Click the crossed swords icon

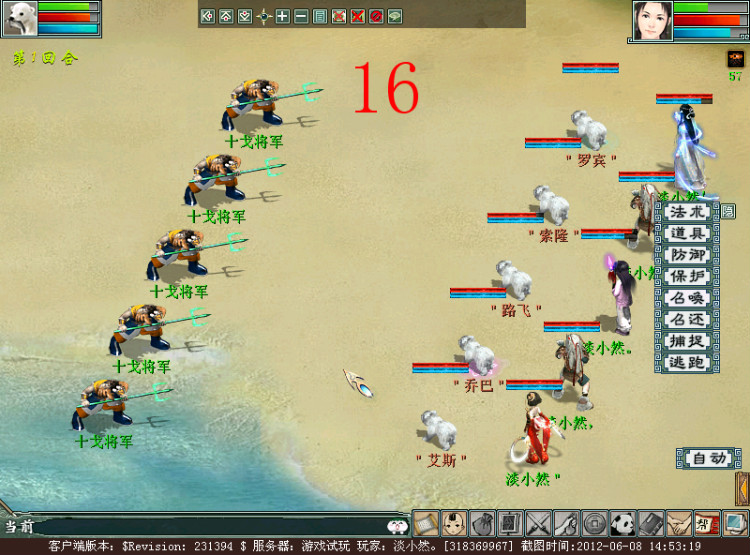[539, 523]
